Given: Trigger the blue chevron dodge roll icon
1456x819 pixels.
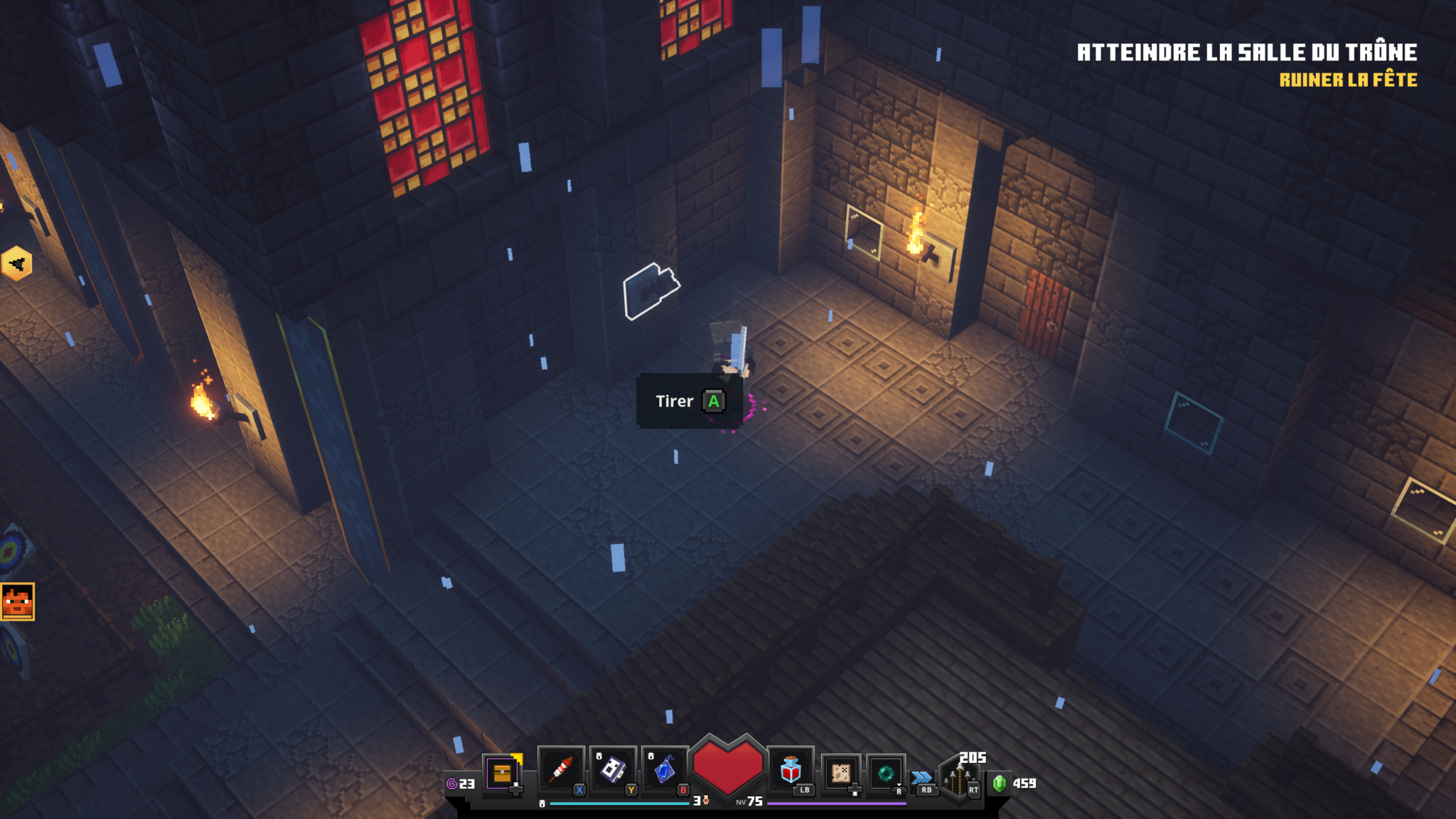Looking at the screenshot, I should tap(922, 777).
